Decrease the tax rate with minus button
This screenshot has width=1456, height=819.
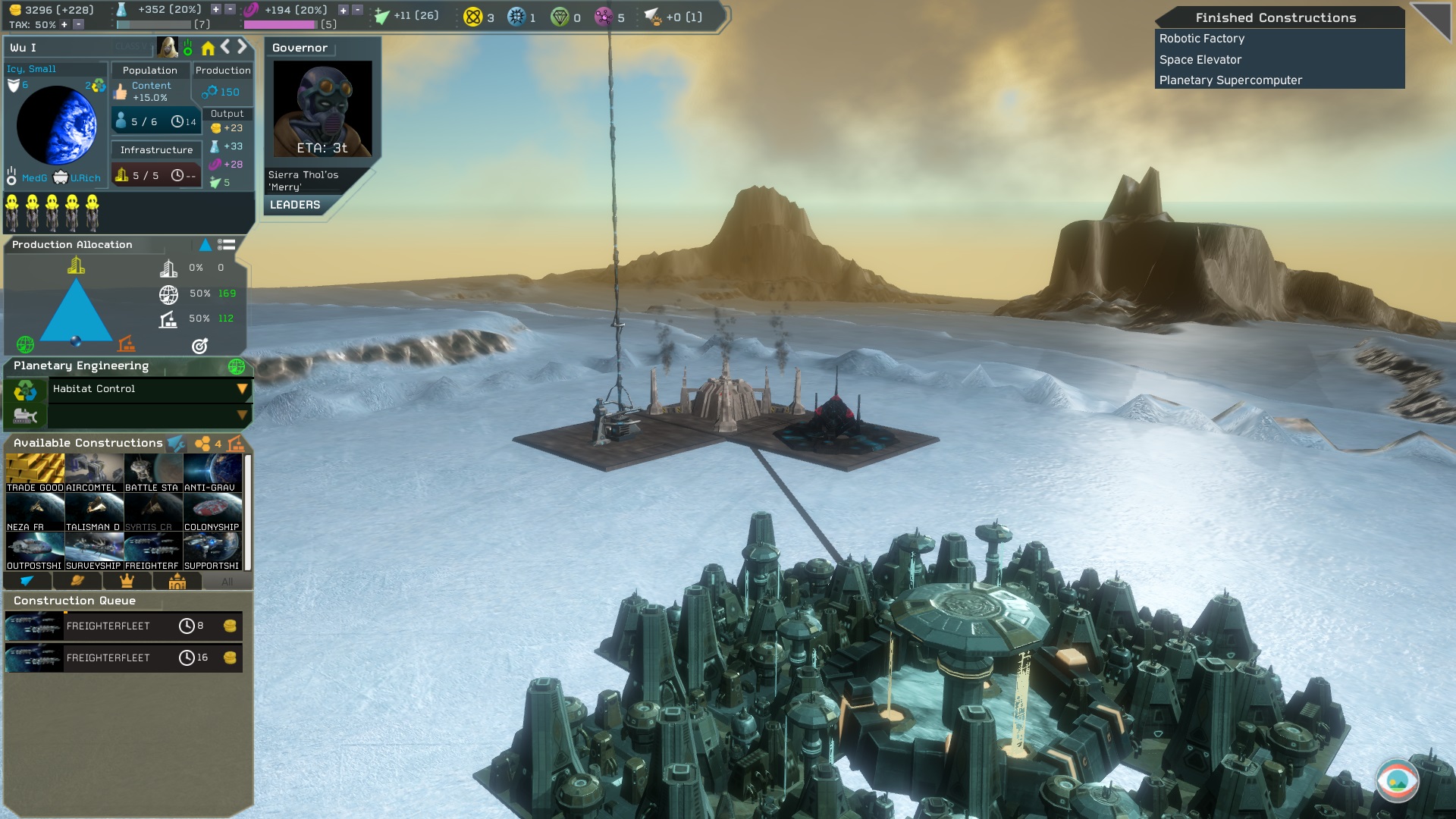(x=78, y=24)
